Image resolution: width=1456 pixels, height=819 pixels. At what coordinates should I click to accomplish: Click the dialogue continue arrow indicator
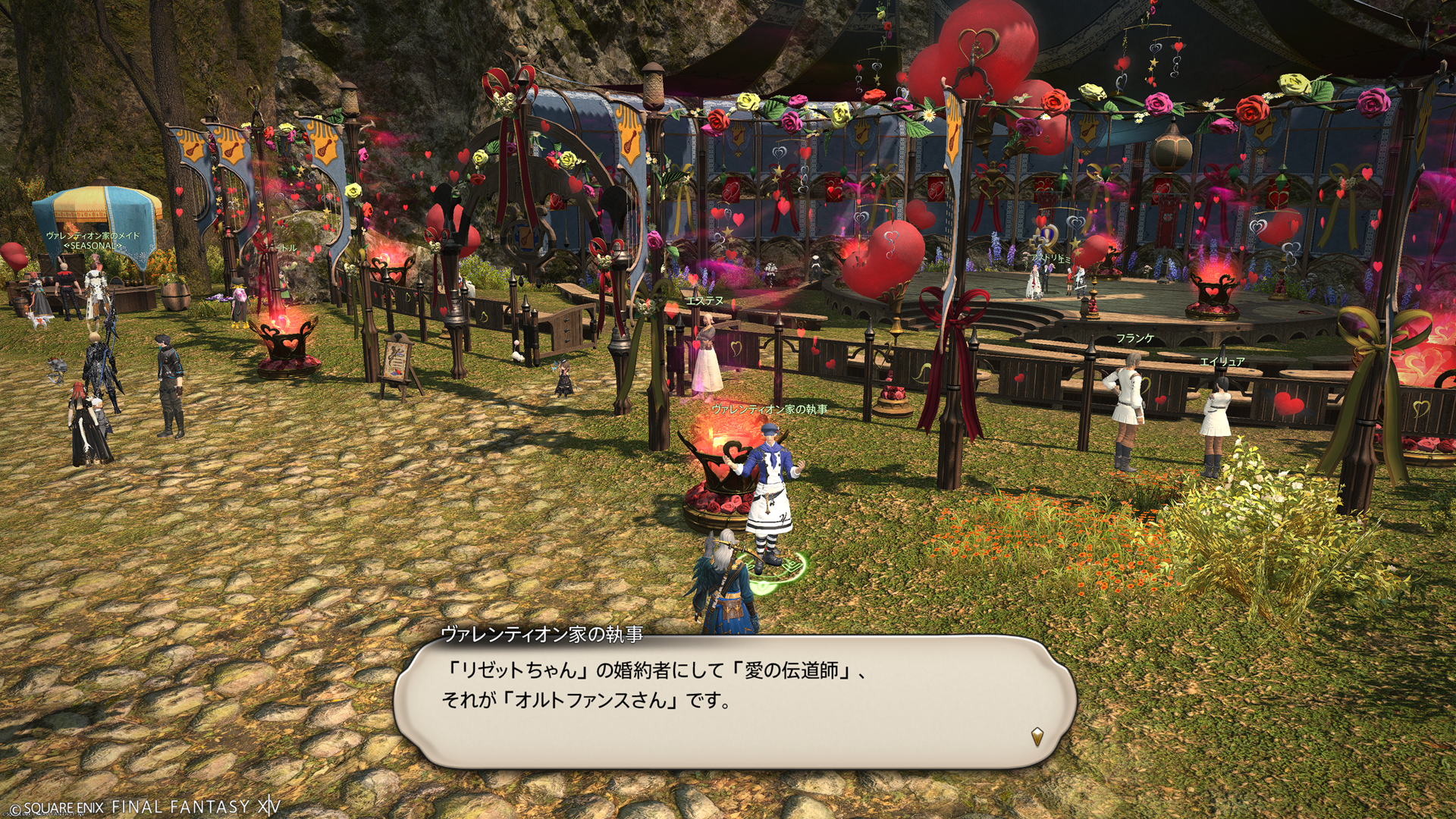pyautogui.click(x=1037, y=736)
